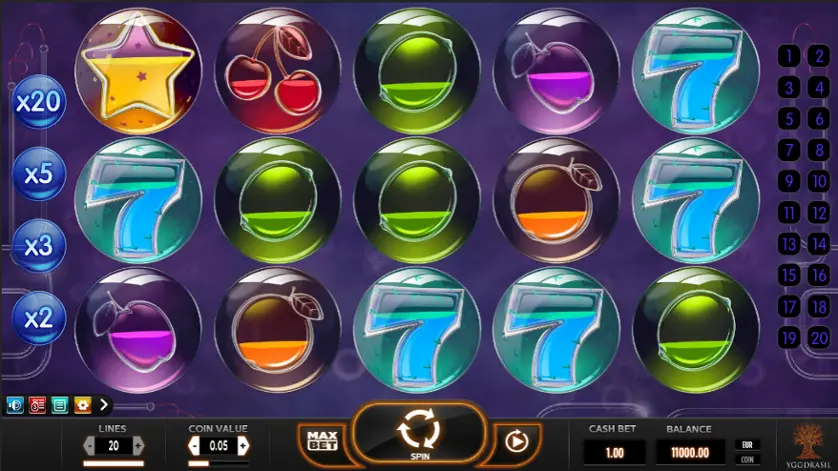Raise the coin value
The image size is (838, 471).
(x=243, y=446)
